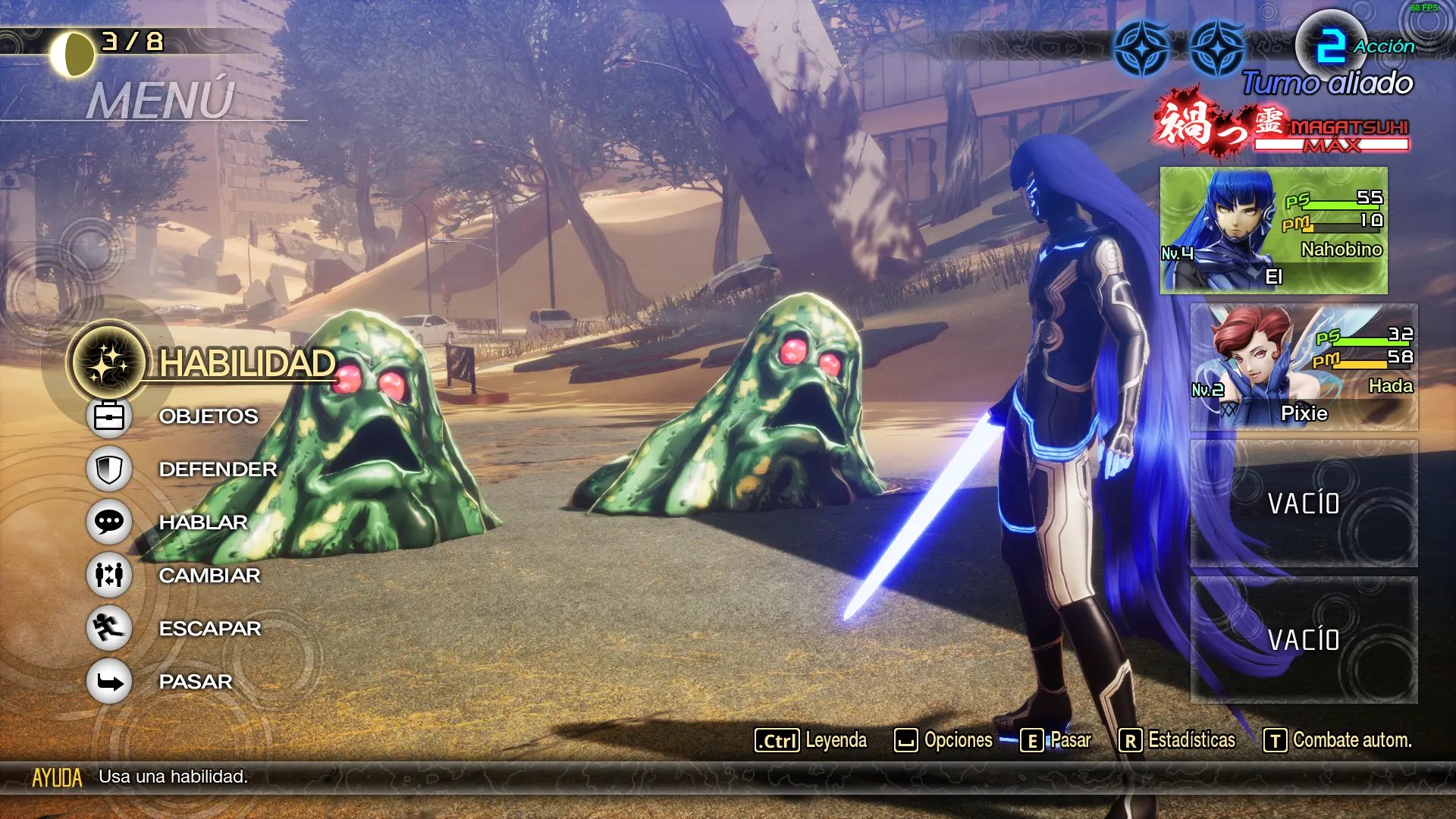
Task: Choose CAMBIAR to swap party members
Action: [x=209, y=576]
